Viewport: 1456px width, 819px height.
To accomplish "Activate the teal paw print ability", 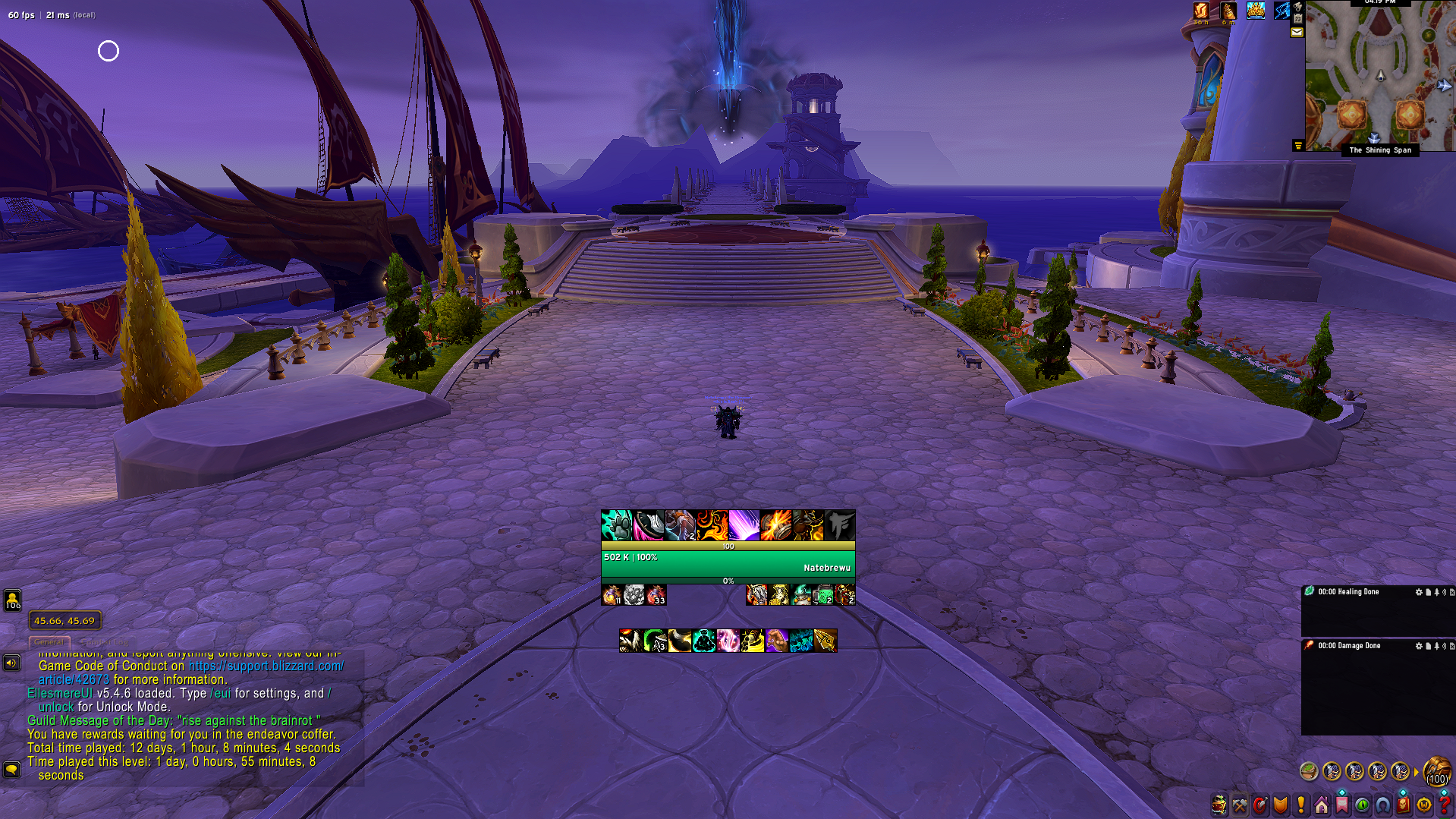I will pos(616,525).
